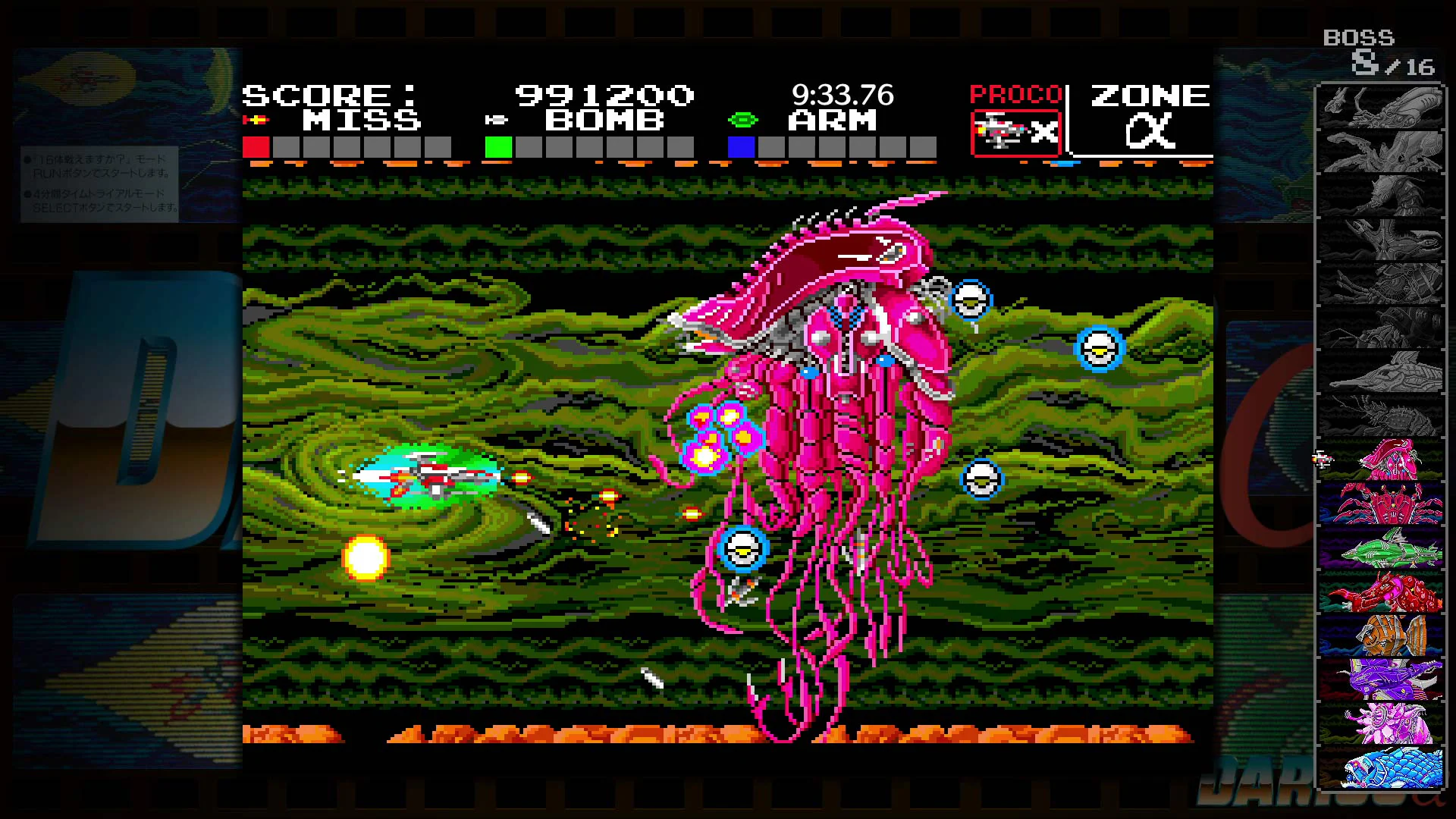Click the red MISS heart icon
Image resolution: width=1456 pixels, height=819 pixels.
[257, 119]
